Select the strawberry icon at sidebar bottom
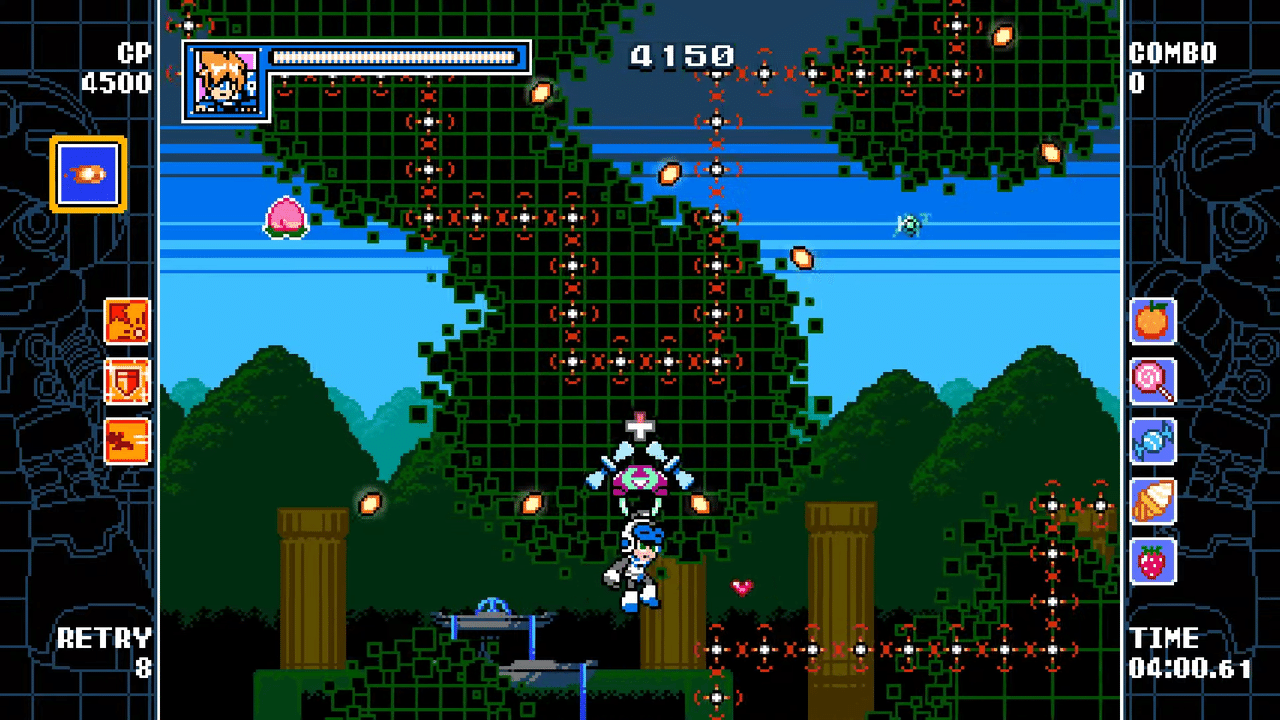Screen dimensions: 1280x720 [x=1152, y=561]
